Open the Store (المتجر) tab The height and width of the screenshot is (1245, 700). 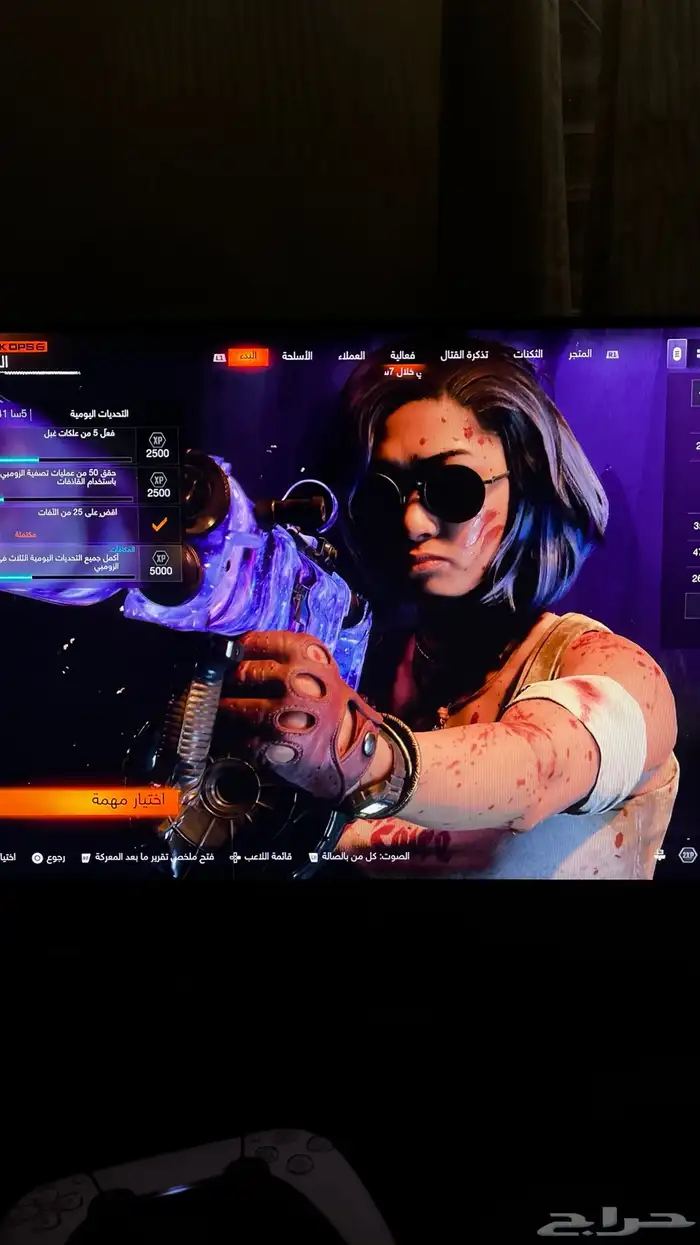point(579,354)
